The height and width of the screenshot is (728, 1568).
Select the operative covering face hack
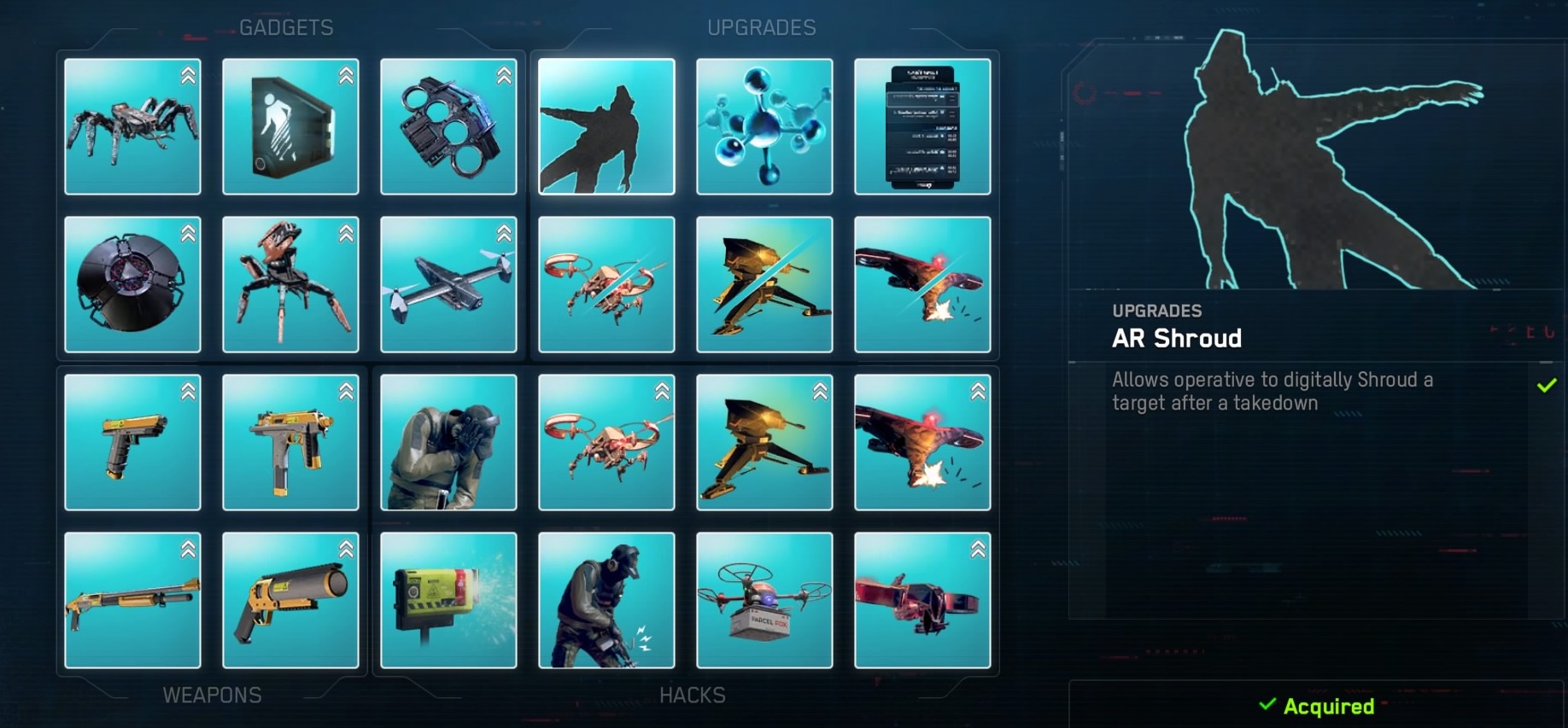[448, 442]
